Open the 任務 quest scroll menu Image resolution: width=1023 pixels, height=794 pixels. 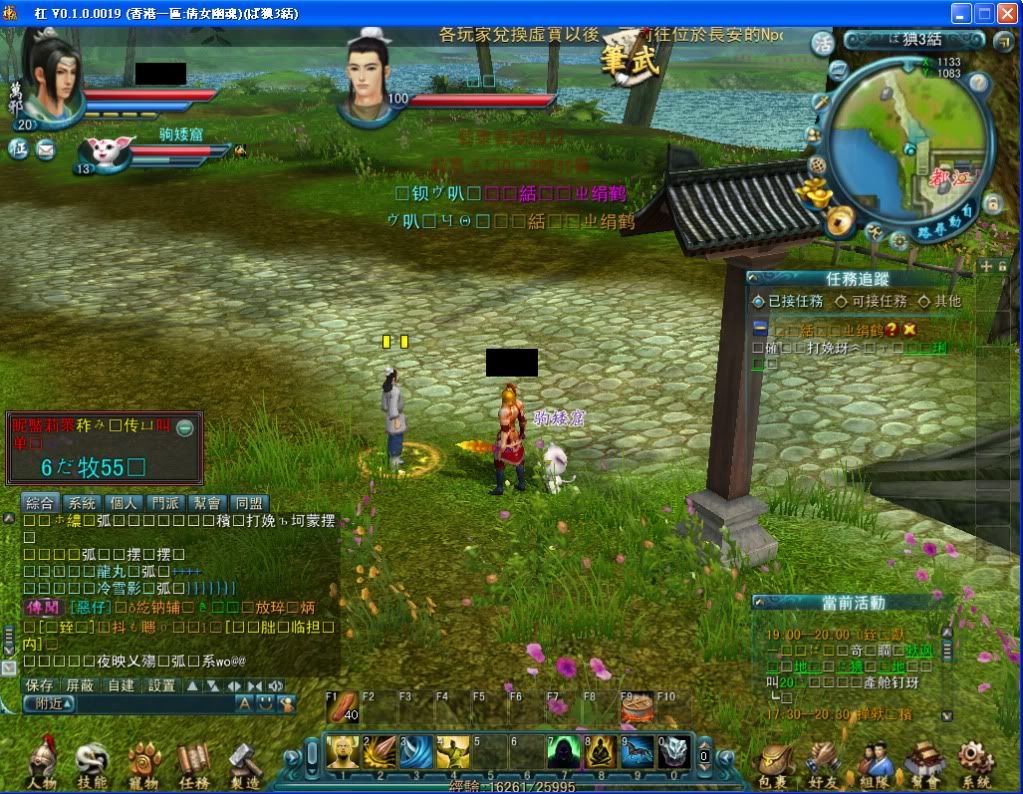194,763
